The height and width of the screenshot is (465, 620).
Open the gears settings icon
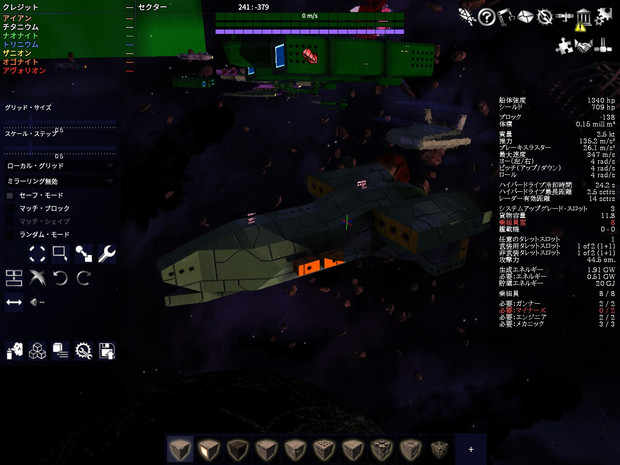tap(604, 17)
